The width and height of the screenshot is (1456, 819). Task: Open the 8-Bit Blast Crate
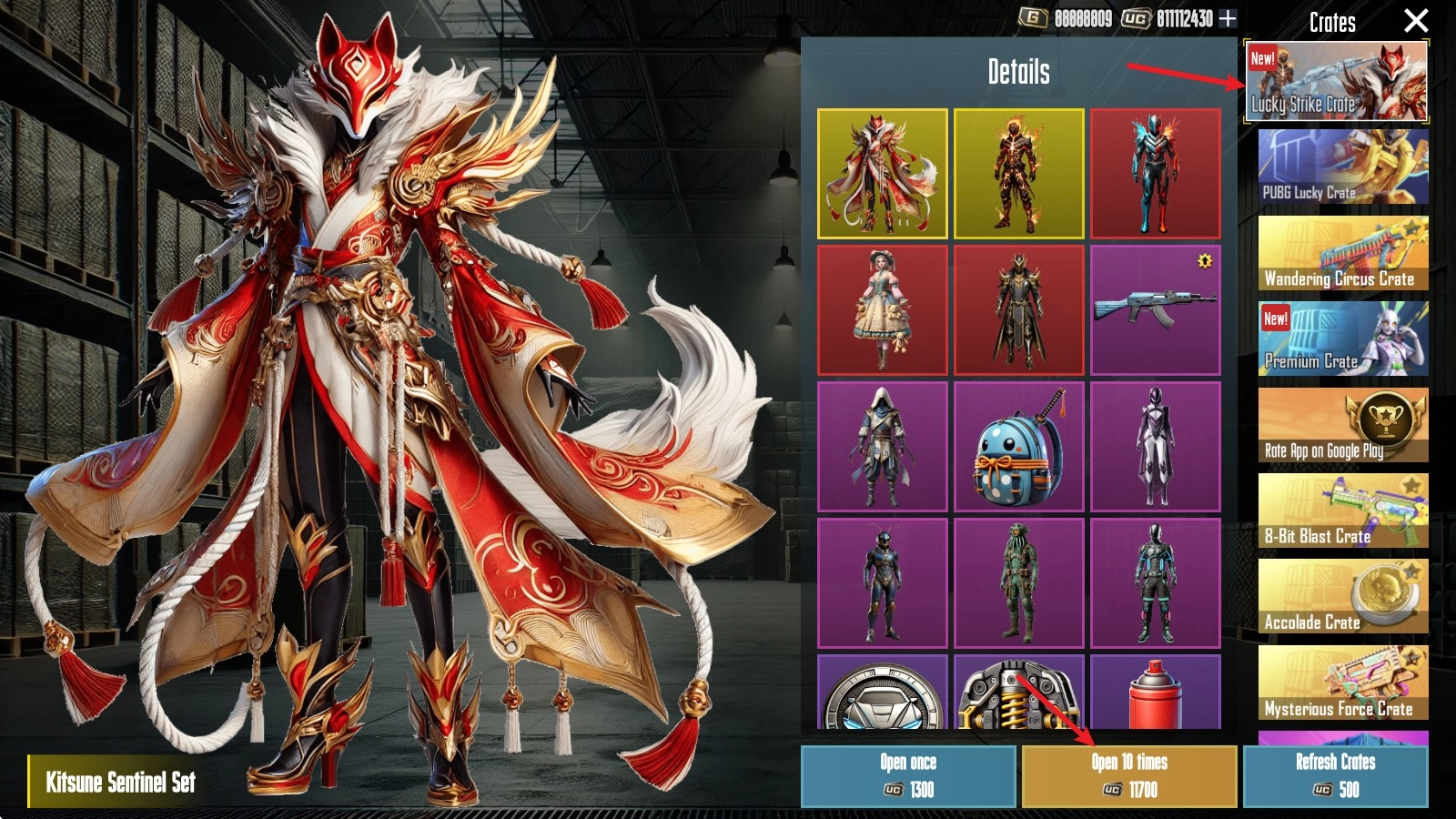pos(1343,511)
